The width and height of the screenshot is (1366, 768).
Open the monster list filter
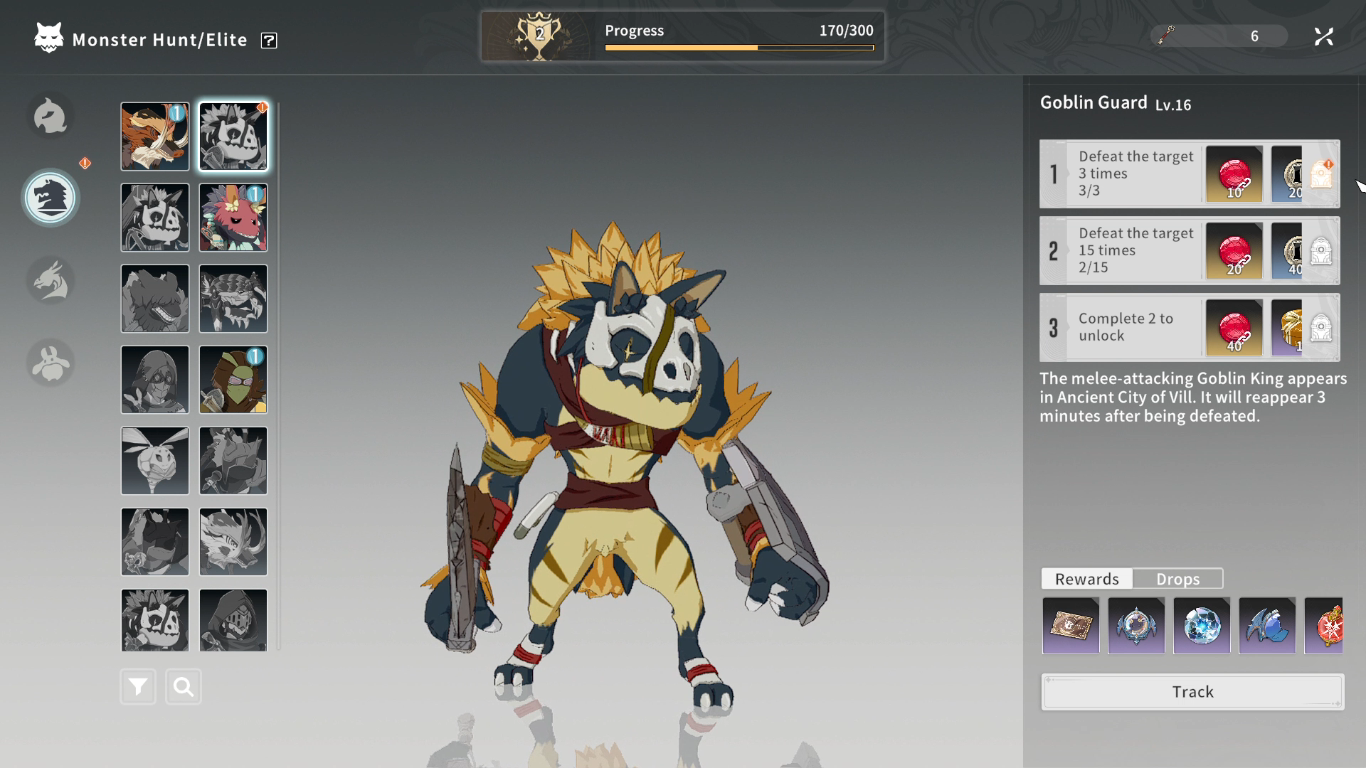[x=138, y=687]
